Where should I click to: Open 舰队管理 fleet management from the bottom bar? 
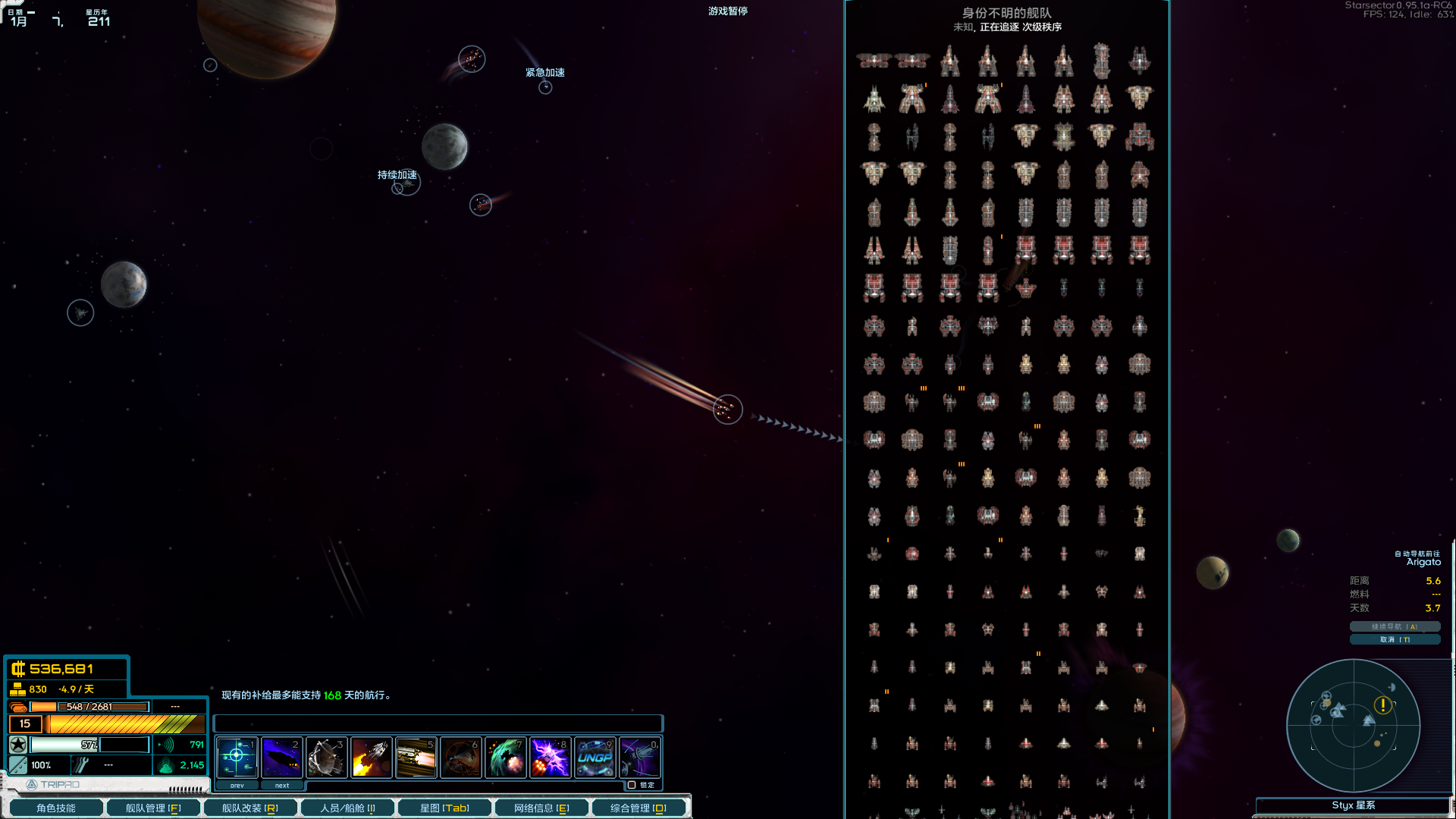point(153,807)
